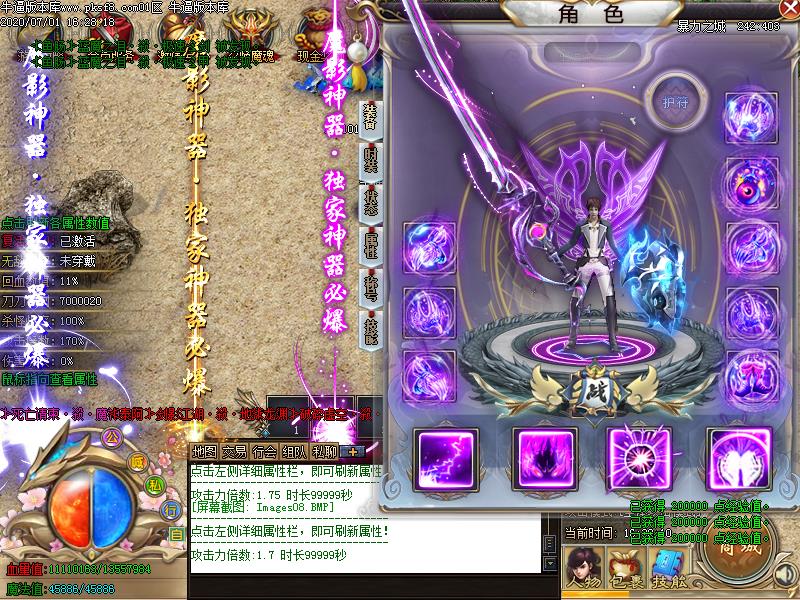Switch to the 组队 team chat tab
This screenshot has width=800, height=600.
pos(294,452)
